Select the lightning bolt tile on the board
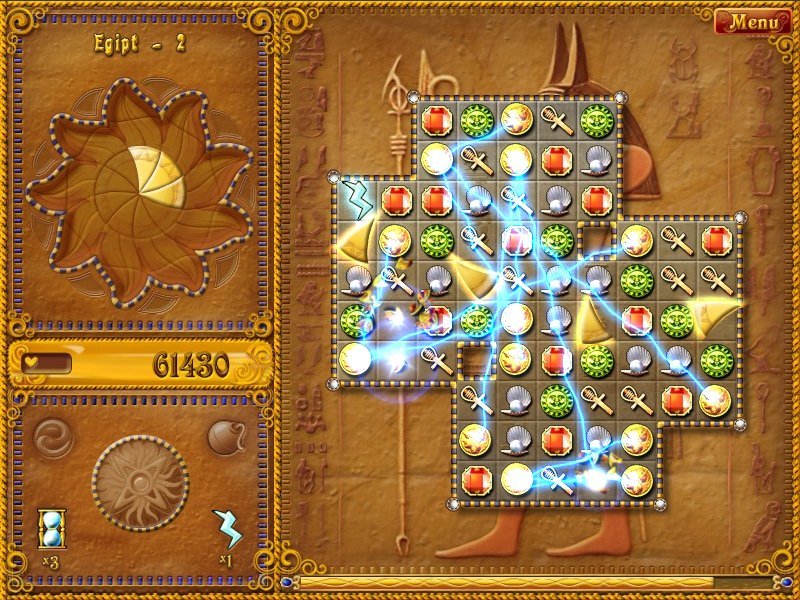 354,196
